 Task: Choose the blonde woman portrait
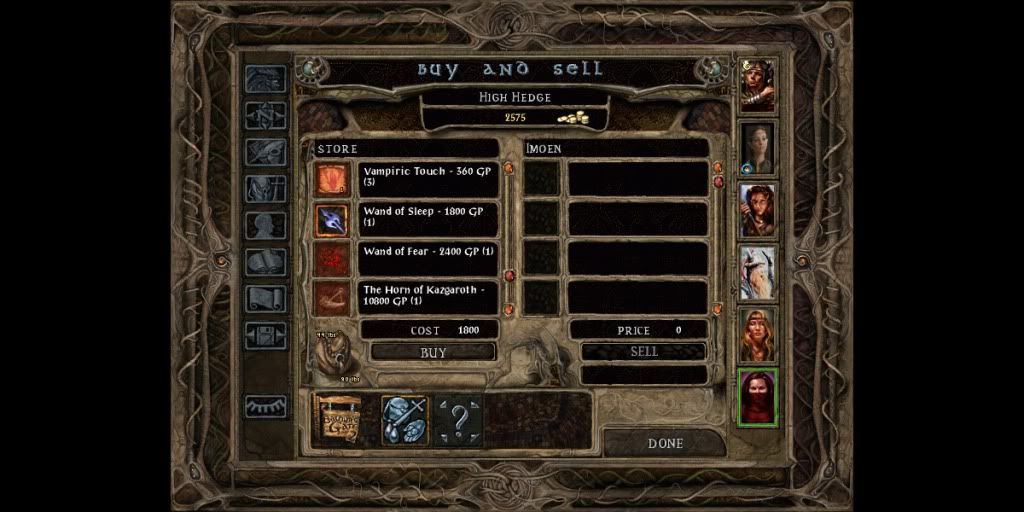tap(757, 334)
